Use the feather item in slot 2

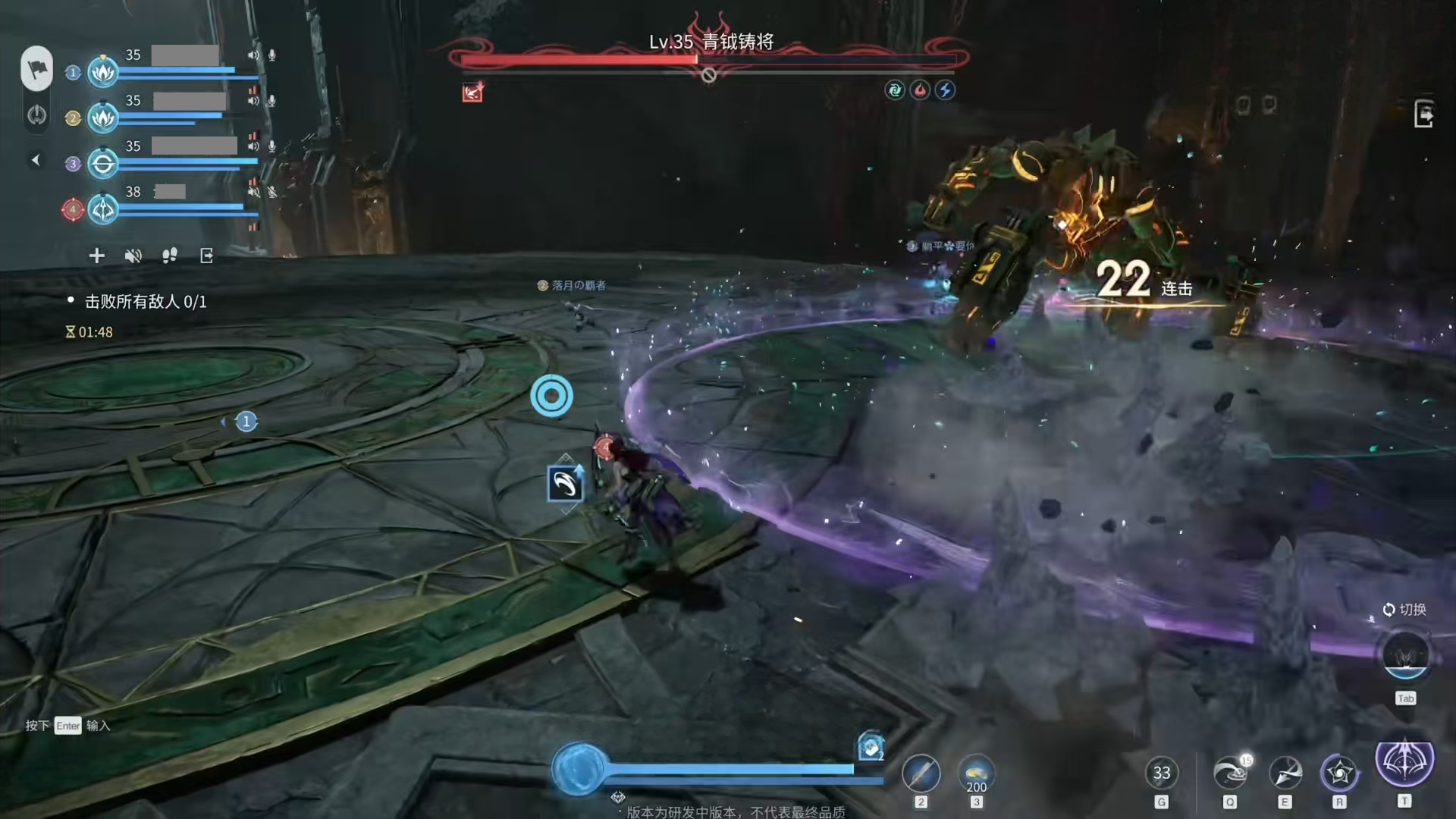click(921, 774)
